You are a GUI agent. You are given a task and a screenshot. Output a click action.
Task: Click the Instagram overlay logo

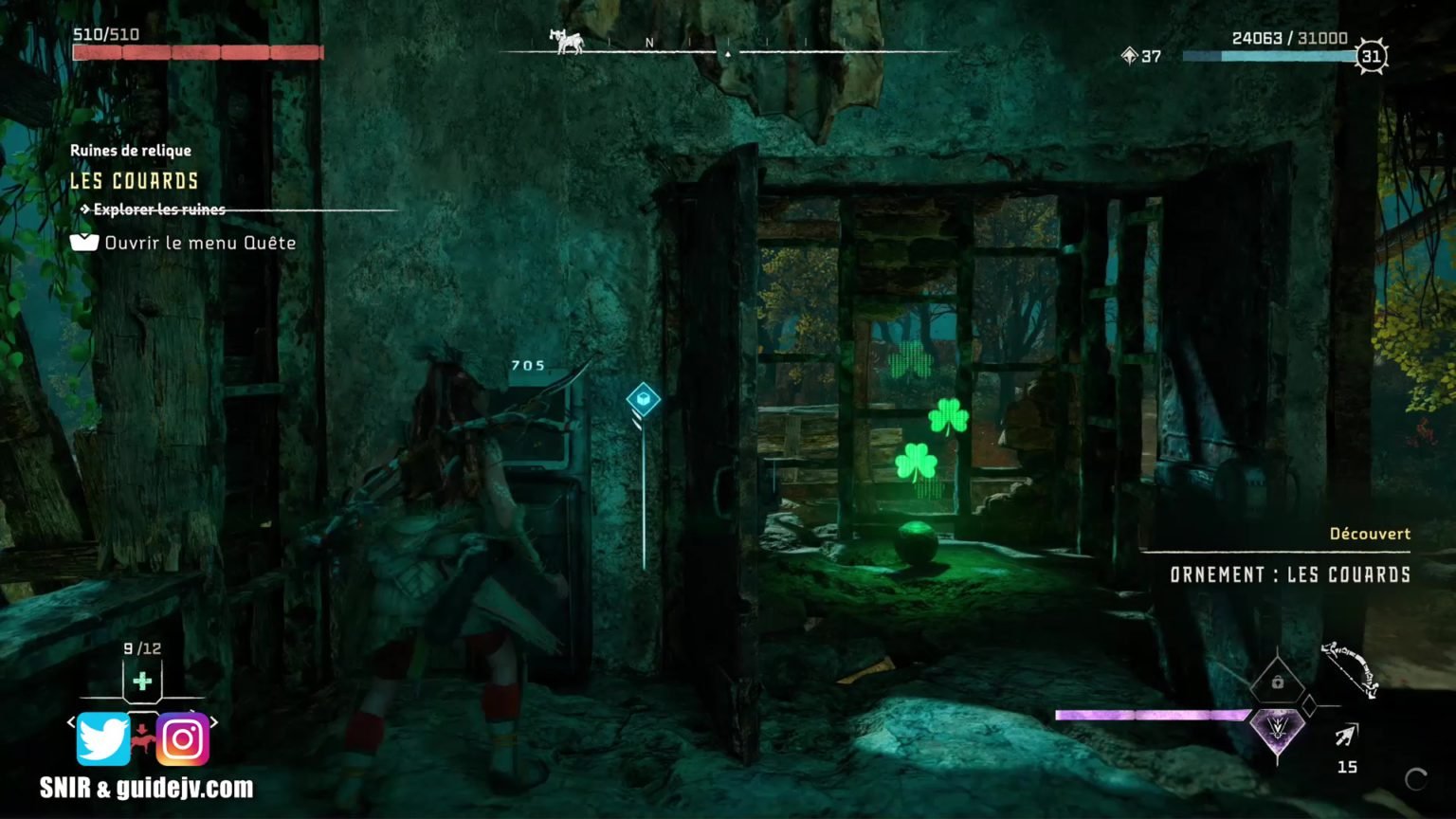pyautogui.click(x=182, y=738)
